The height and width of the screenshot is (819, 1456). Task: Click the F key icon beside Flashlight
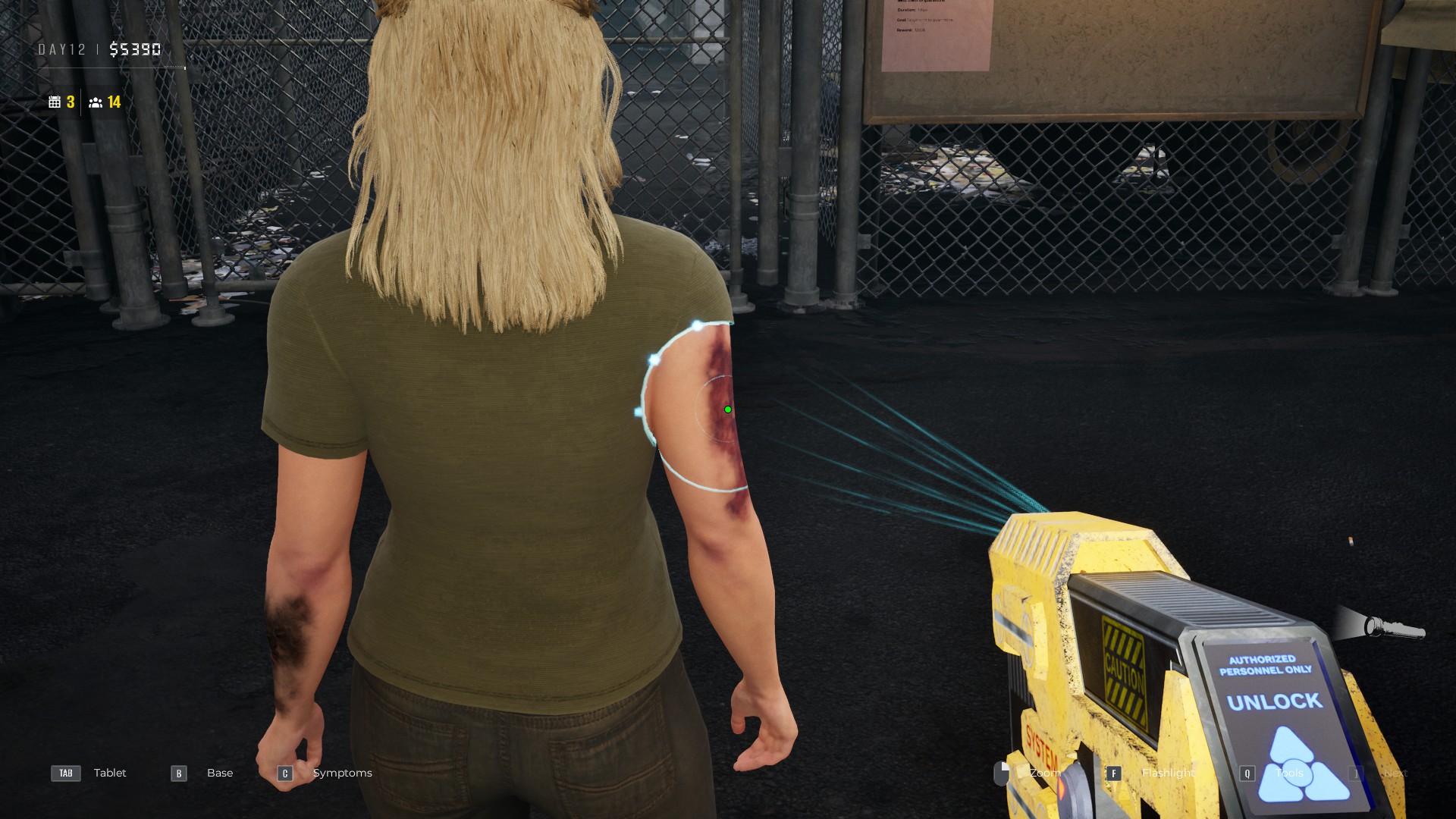[1114, 773]
